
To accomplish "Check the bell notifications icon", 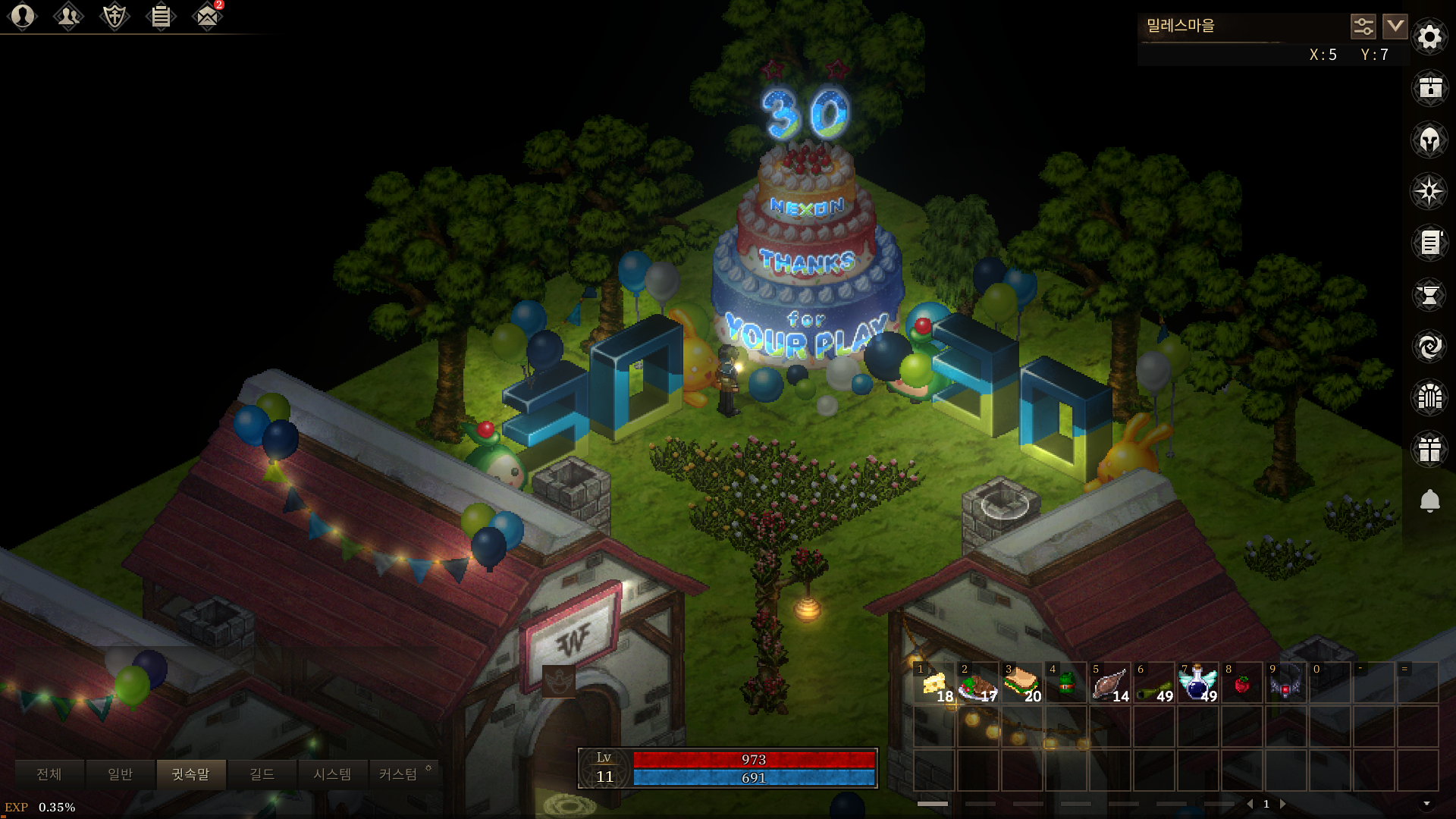I will 1429,500.
